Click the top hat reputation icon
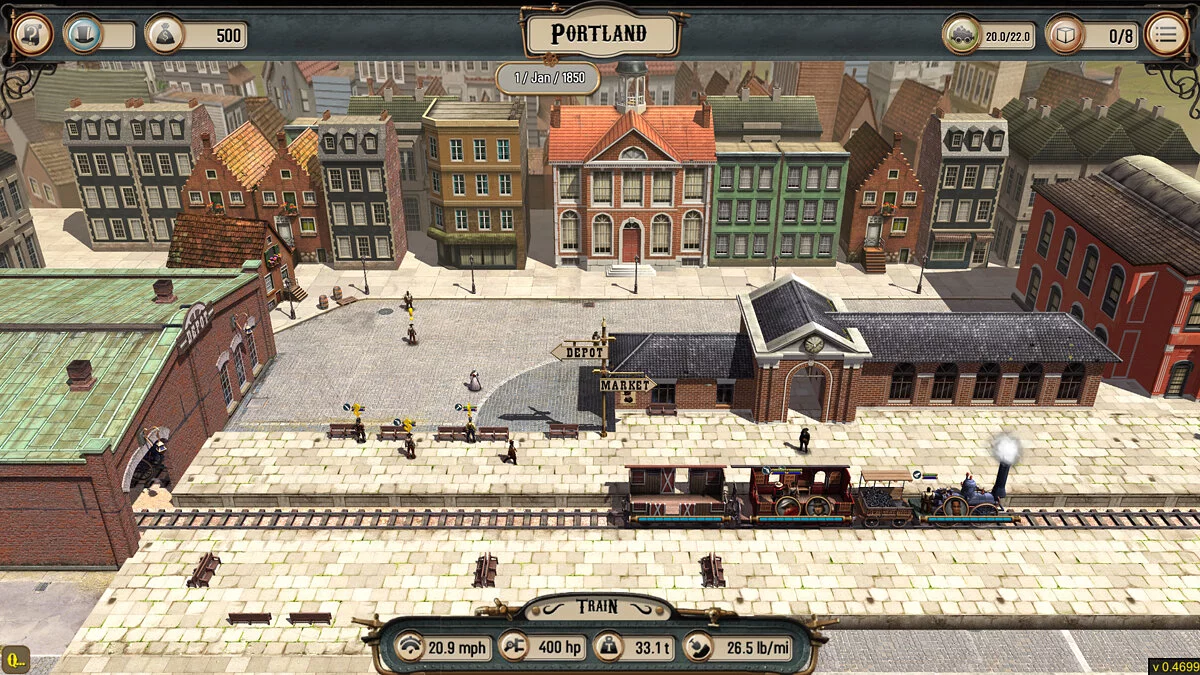The image size is (1200, 675). coord(84,35)
